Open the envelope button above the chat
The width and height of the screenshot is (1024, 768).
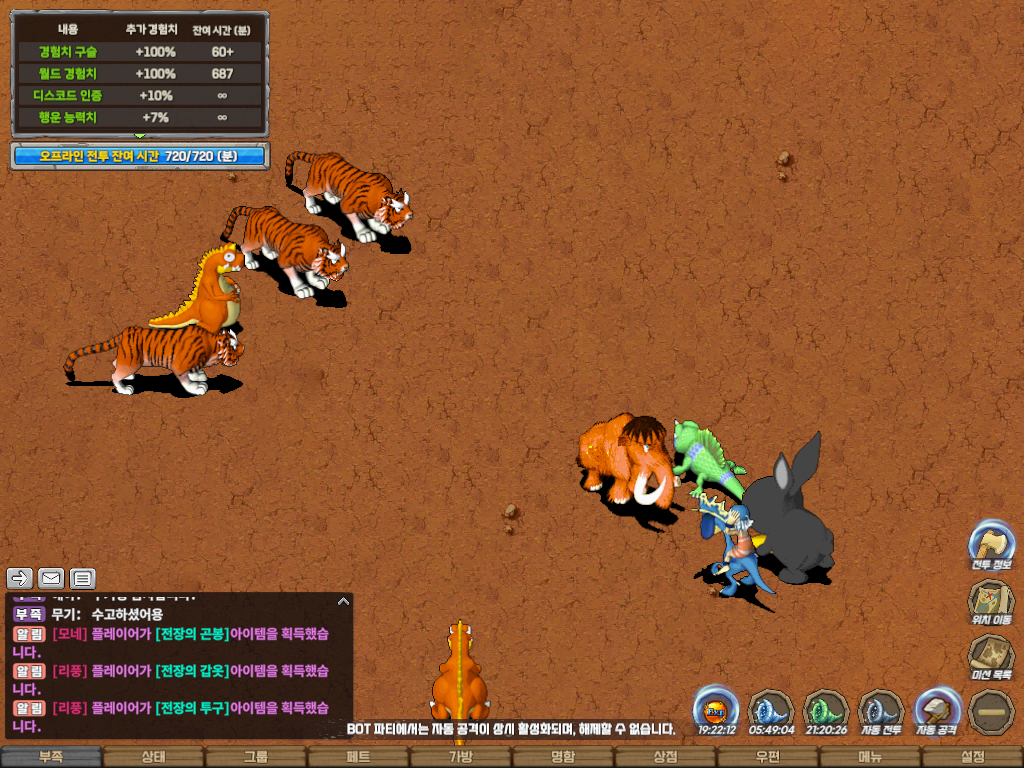click(x=51, y=578)
